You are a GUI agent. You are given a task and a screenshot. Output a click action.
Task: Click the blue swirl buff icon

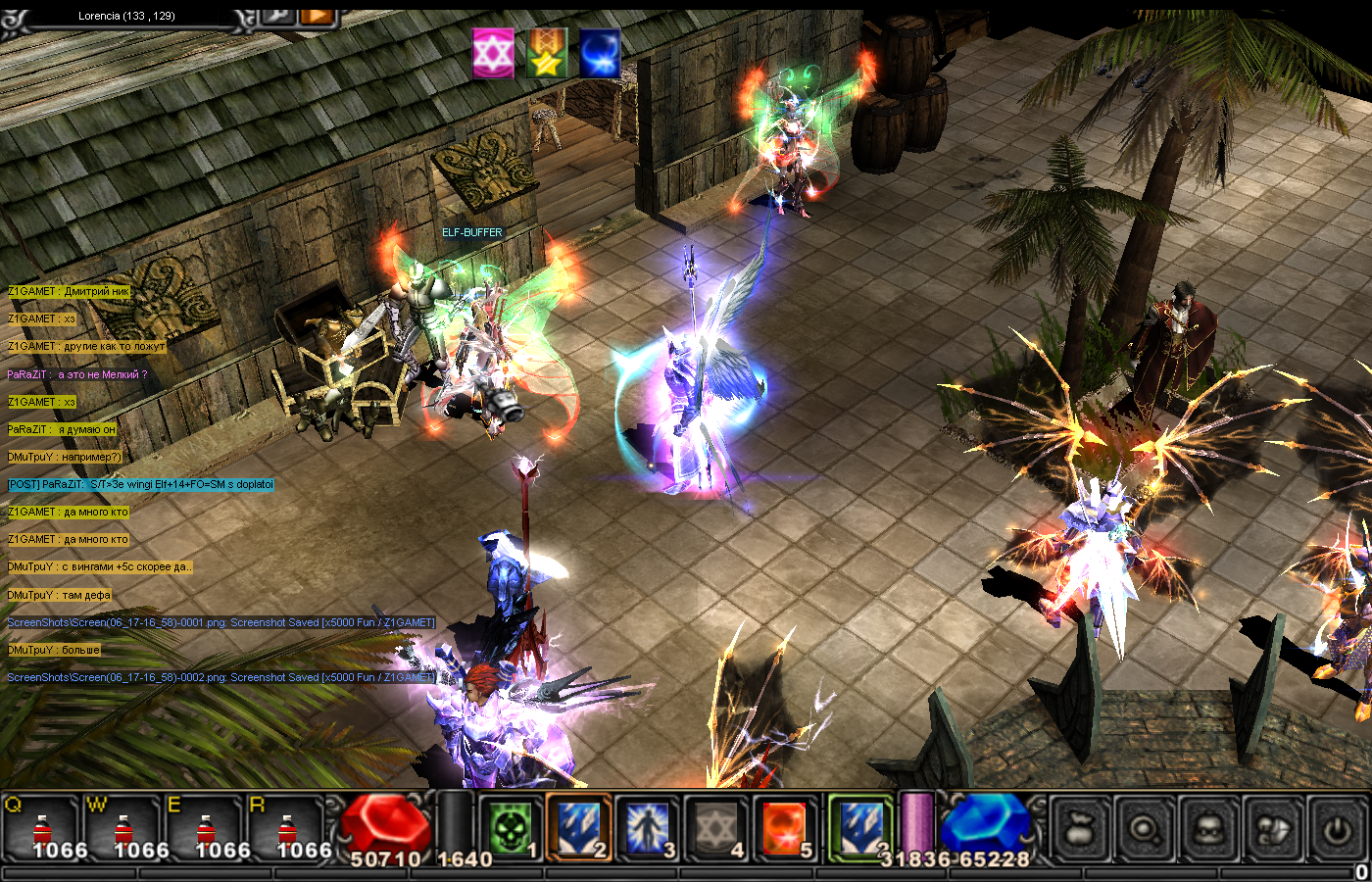pos(599,53)
